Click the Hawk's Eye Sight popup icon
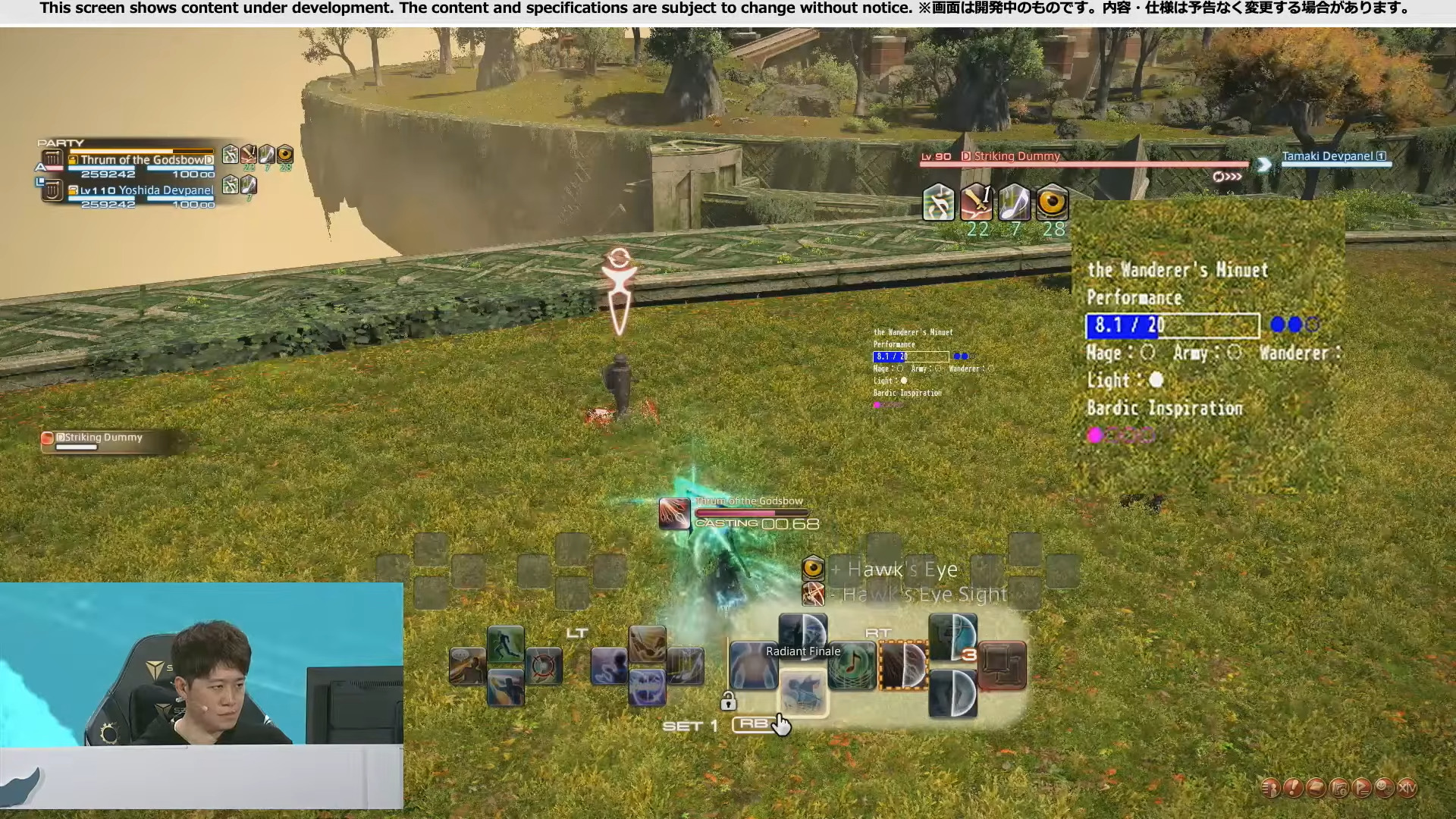The height and width of the screenshot is (819, 1456). (x=814, y=595)
